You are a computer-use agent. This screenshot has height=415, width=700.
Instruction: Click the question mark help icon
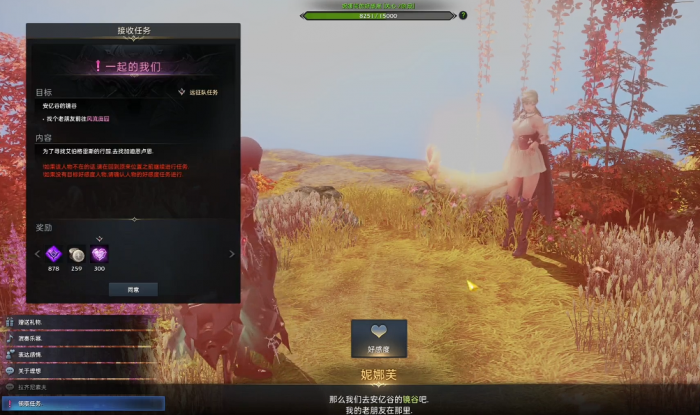[x=463, y=15]
